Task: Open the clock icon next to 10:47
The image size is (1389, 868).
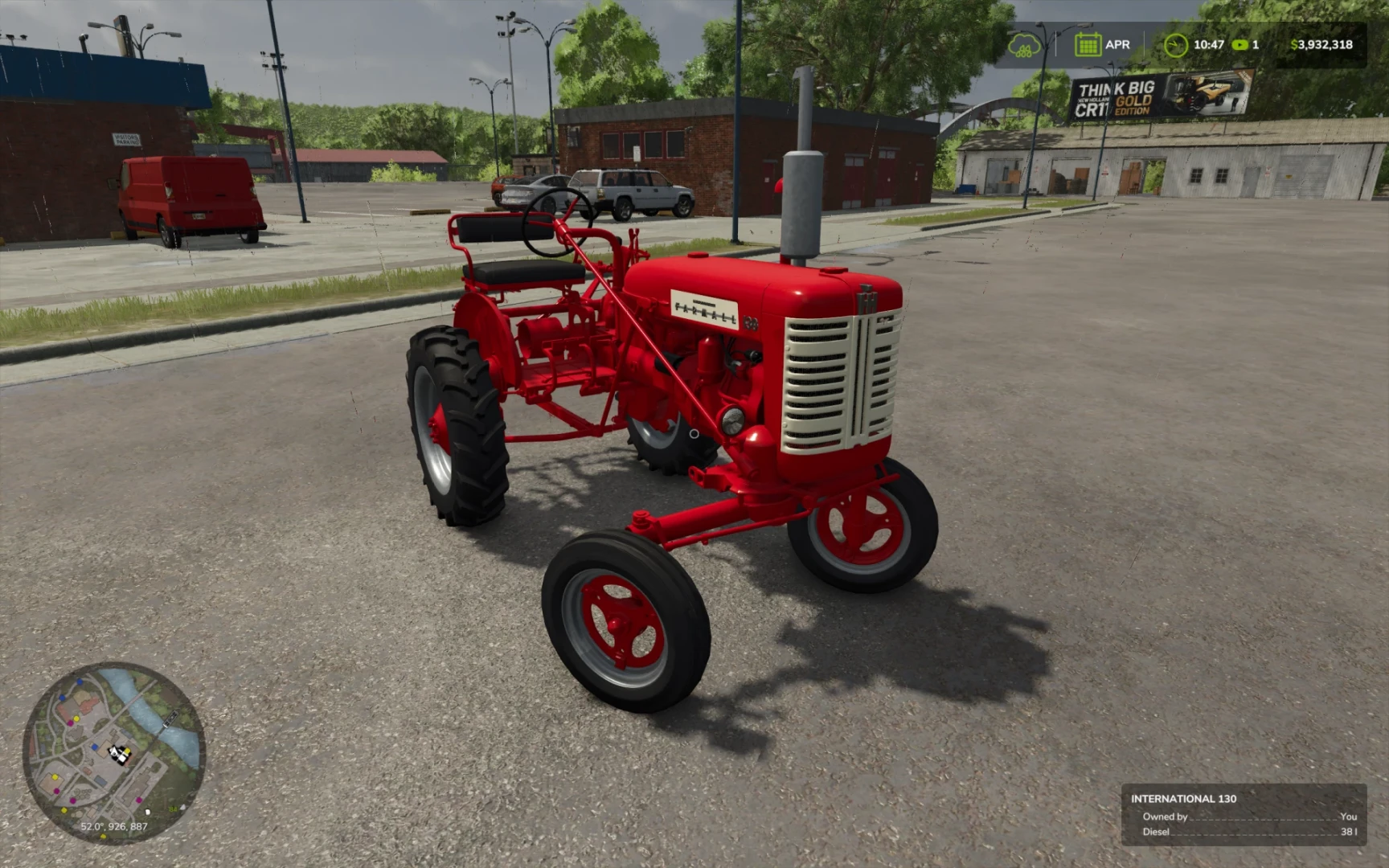Action: click(x=1176, y=44)
